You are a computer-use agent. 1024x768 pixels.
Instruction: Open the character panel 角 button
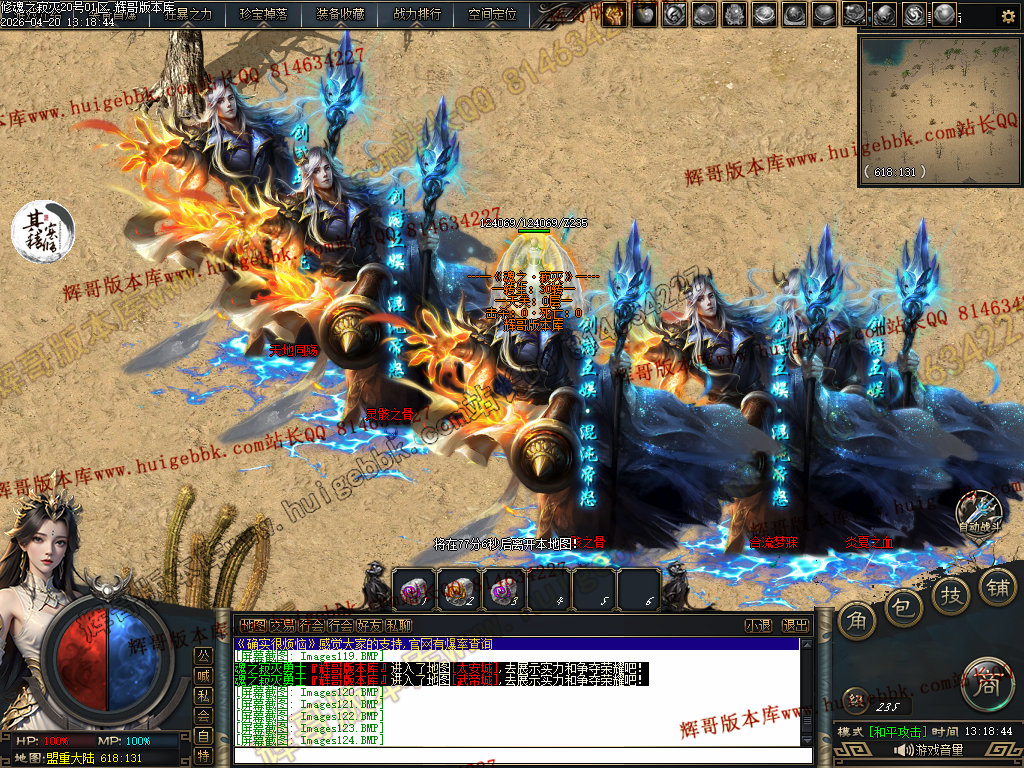[x=858, y=622]
